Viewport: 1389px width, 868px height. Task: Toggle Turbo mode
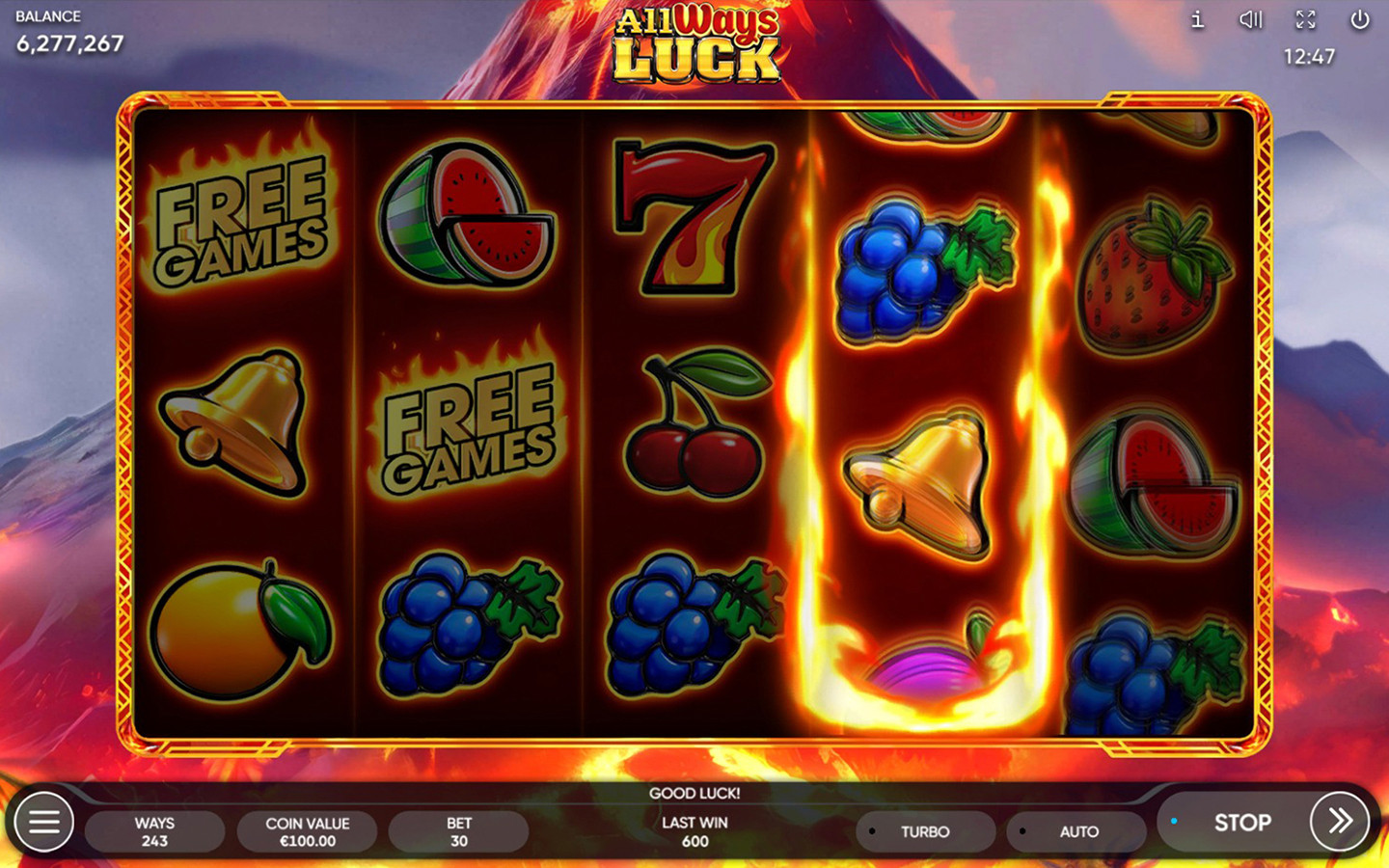[x=924, y=831]
